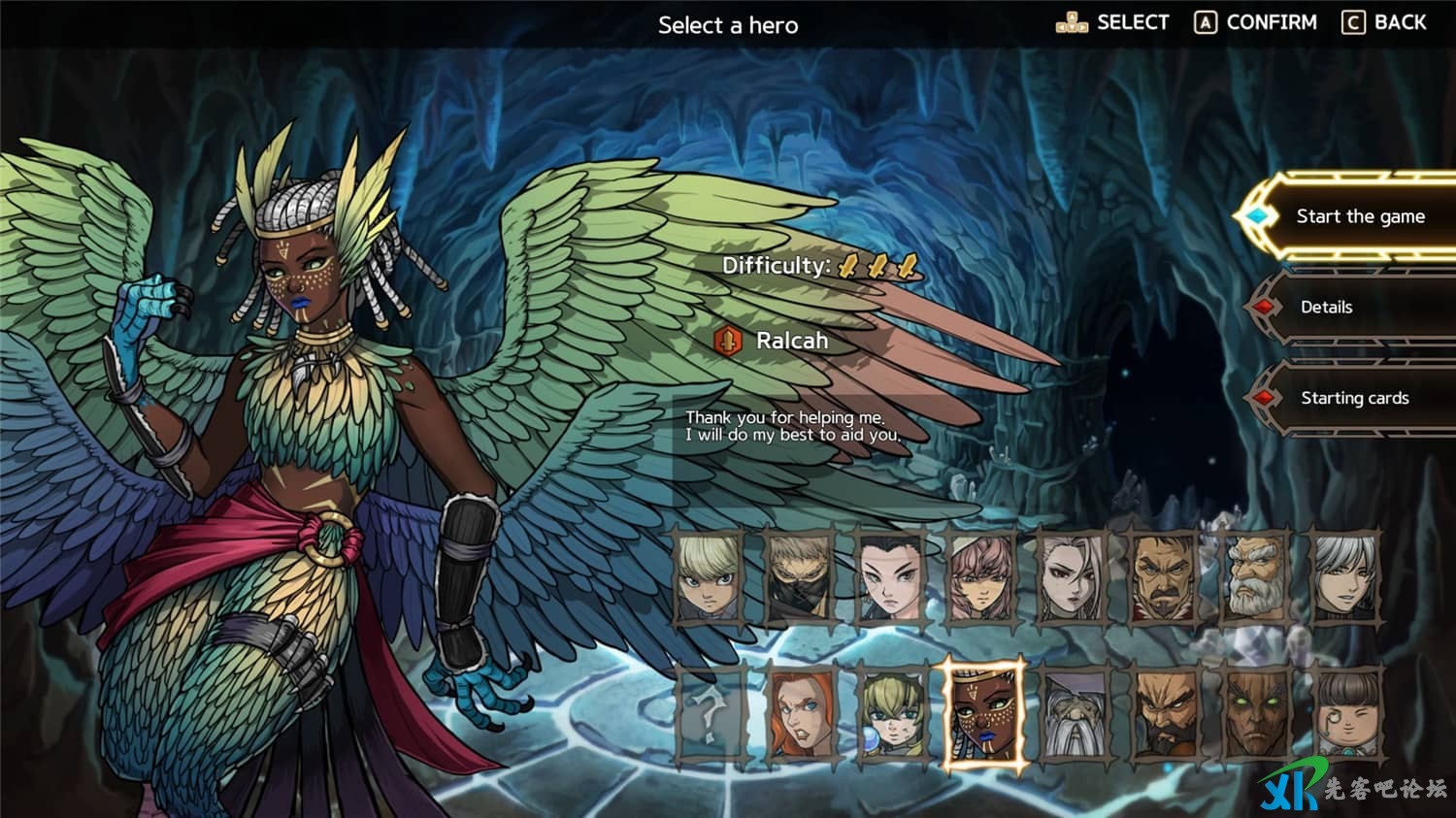Select the pink curly-haired hero portrait
1456x818 pixels.
[x=981, y=577]
